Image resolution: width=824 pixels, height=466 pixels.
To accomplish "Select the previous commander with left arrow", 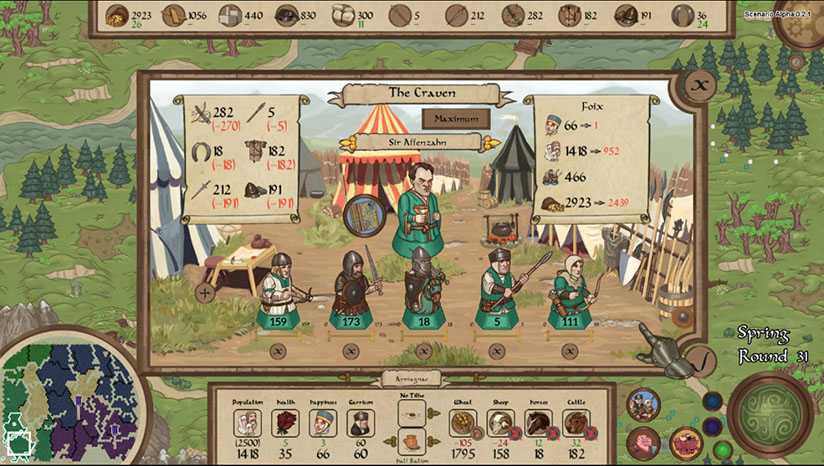I will click(349, 143).
